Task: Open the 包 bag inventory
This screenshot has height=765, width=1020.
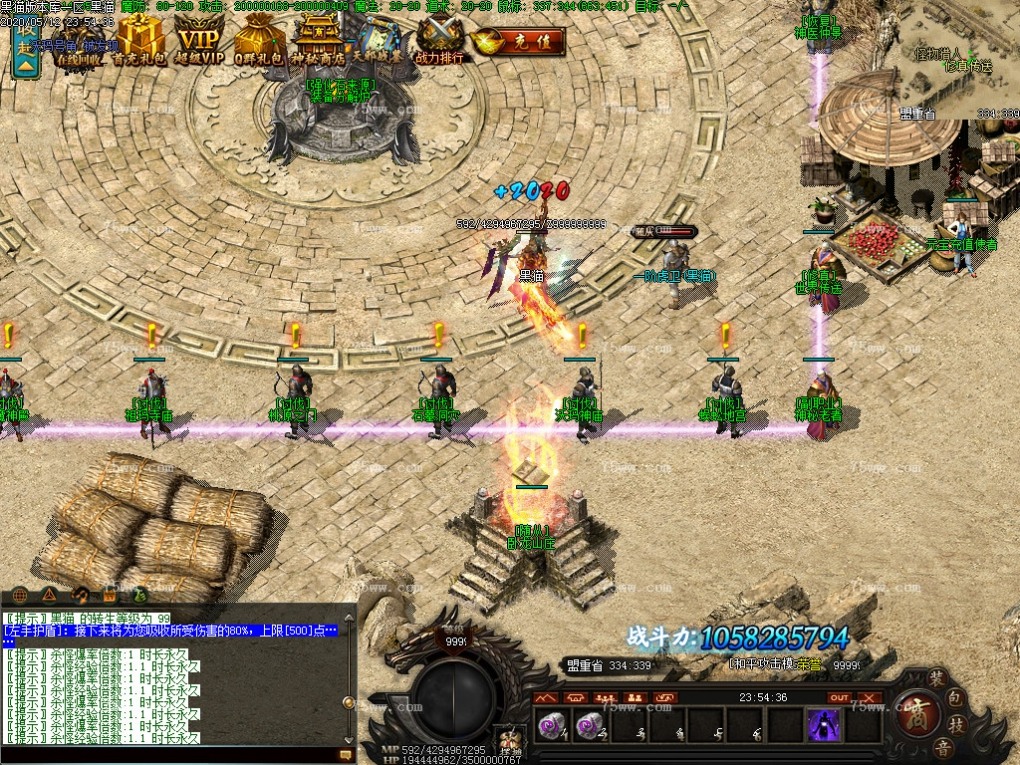Action: click(x=957, y=699)
